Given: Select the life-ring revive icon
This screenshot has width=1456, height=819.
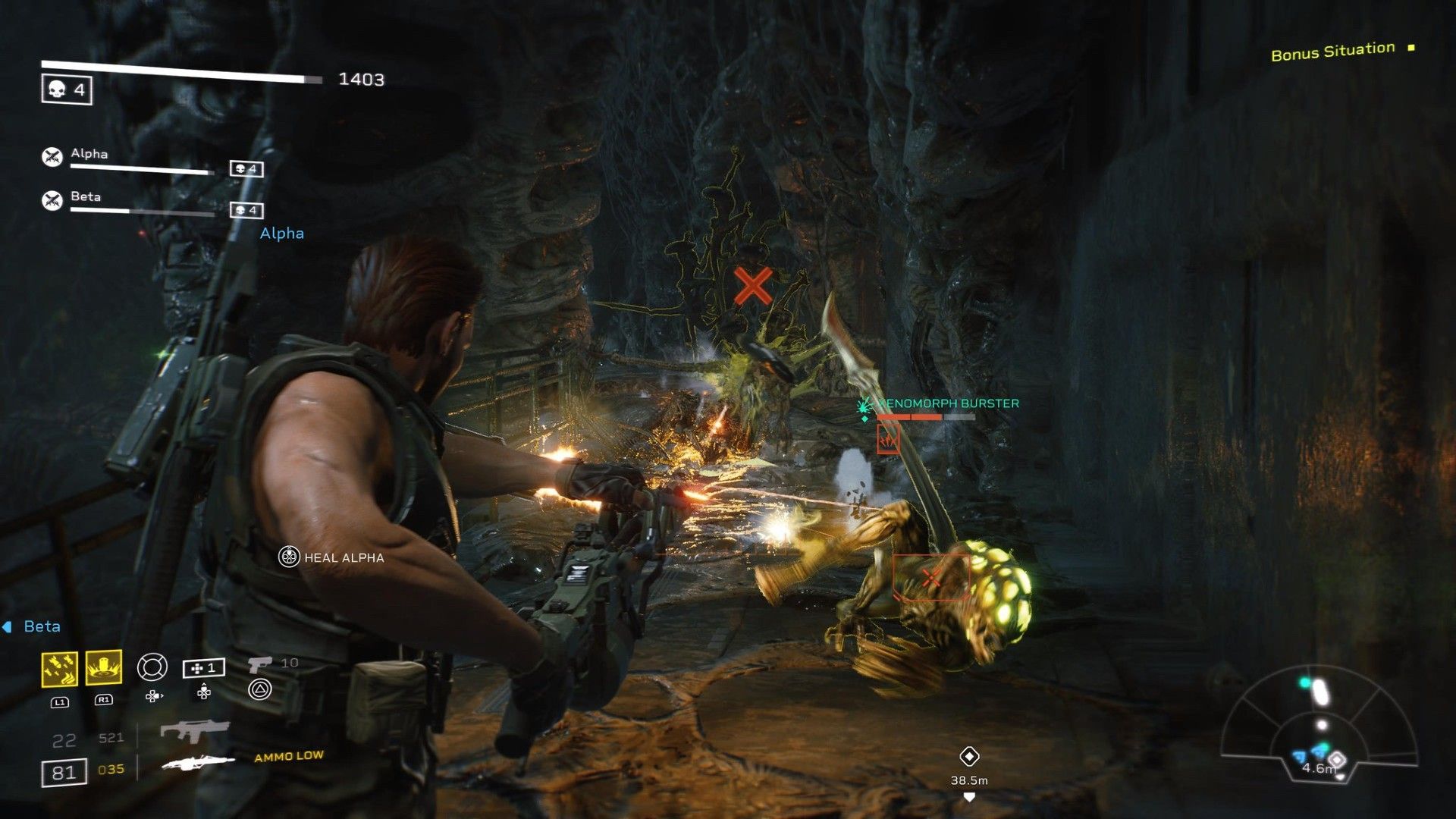Looking at the screenshot, I should point(152,667).
